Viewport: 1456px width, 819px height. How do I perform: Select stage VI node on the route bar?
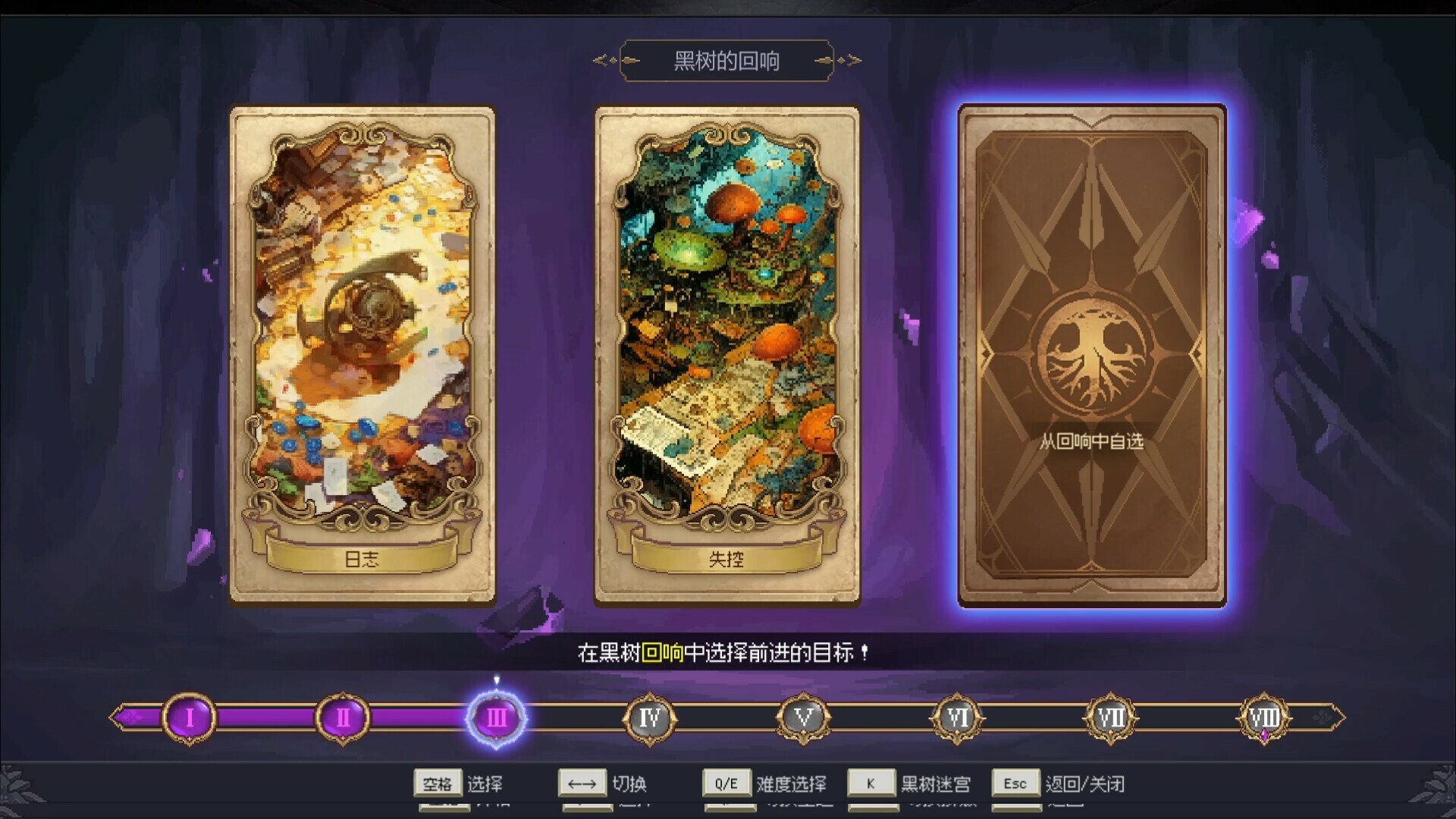click(957, 716)
